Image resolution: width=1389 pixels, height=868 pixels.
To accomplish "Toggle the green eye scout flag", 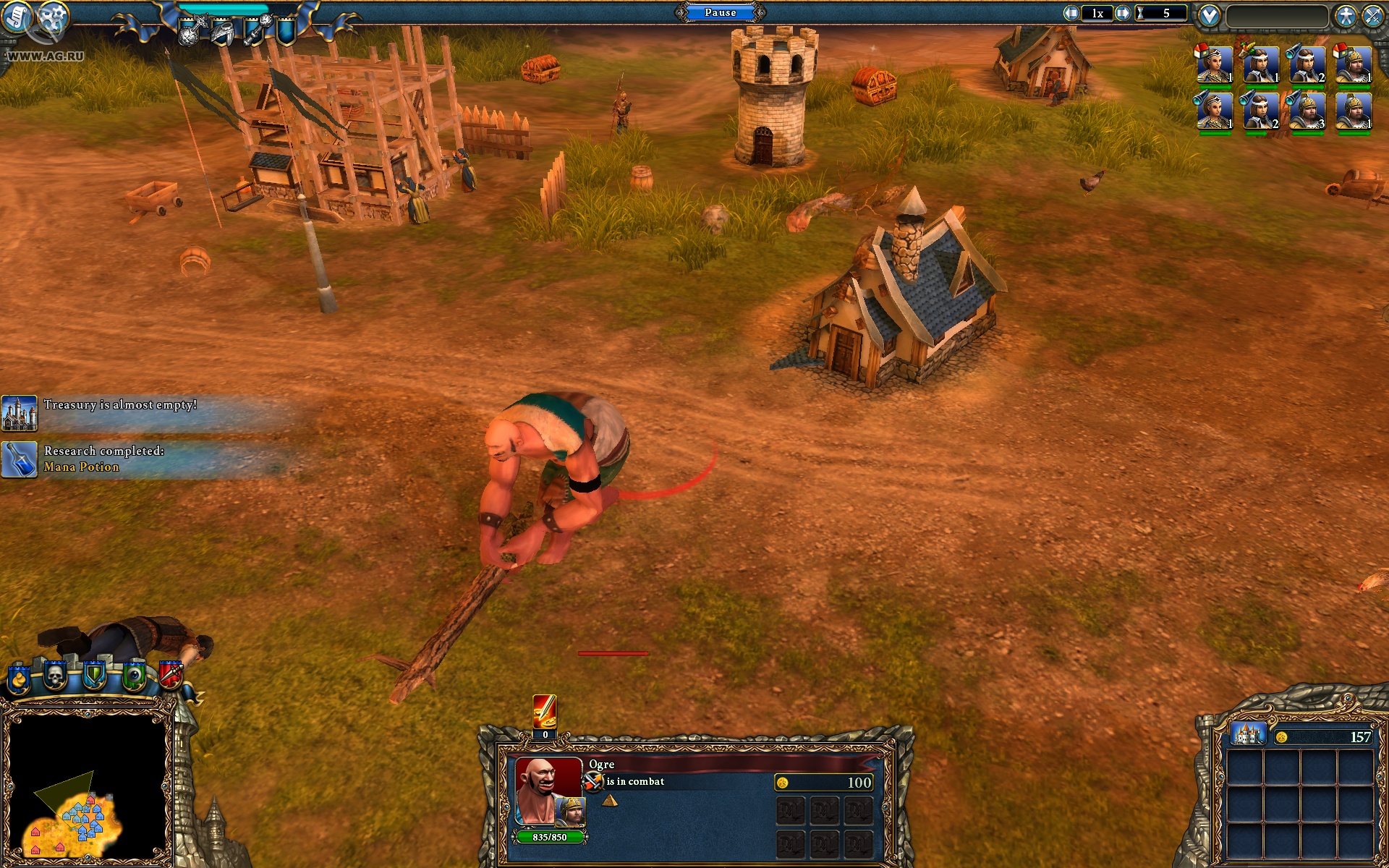I will pos(135,676).
